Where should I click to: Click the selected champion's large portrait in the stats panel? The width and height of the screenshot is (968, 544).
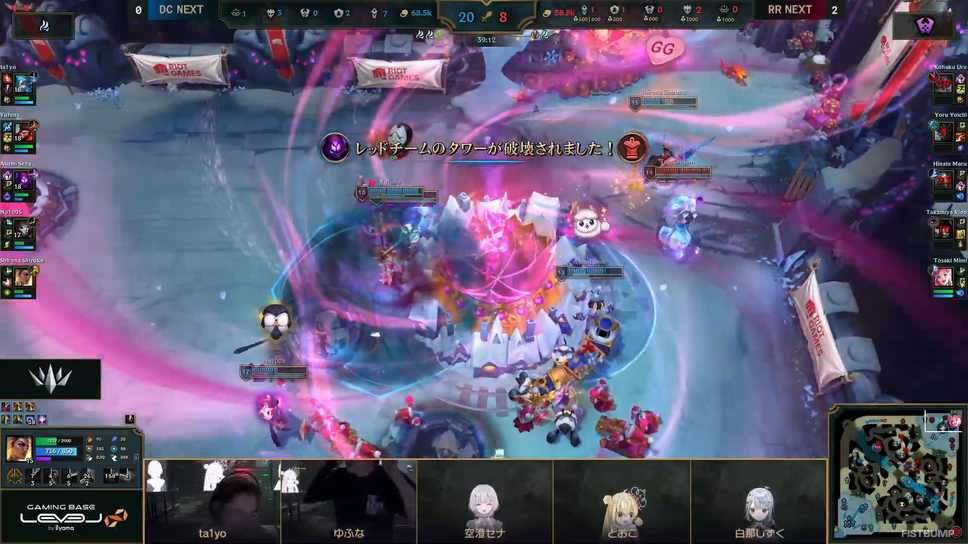click(19, 448)
